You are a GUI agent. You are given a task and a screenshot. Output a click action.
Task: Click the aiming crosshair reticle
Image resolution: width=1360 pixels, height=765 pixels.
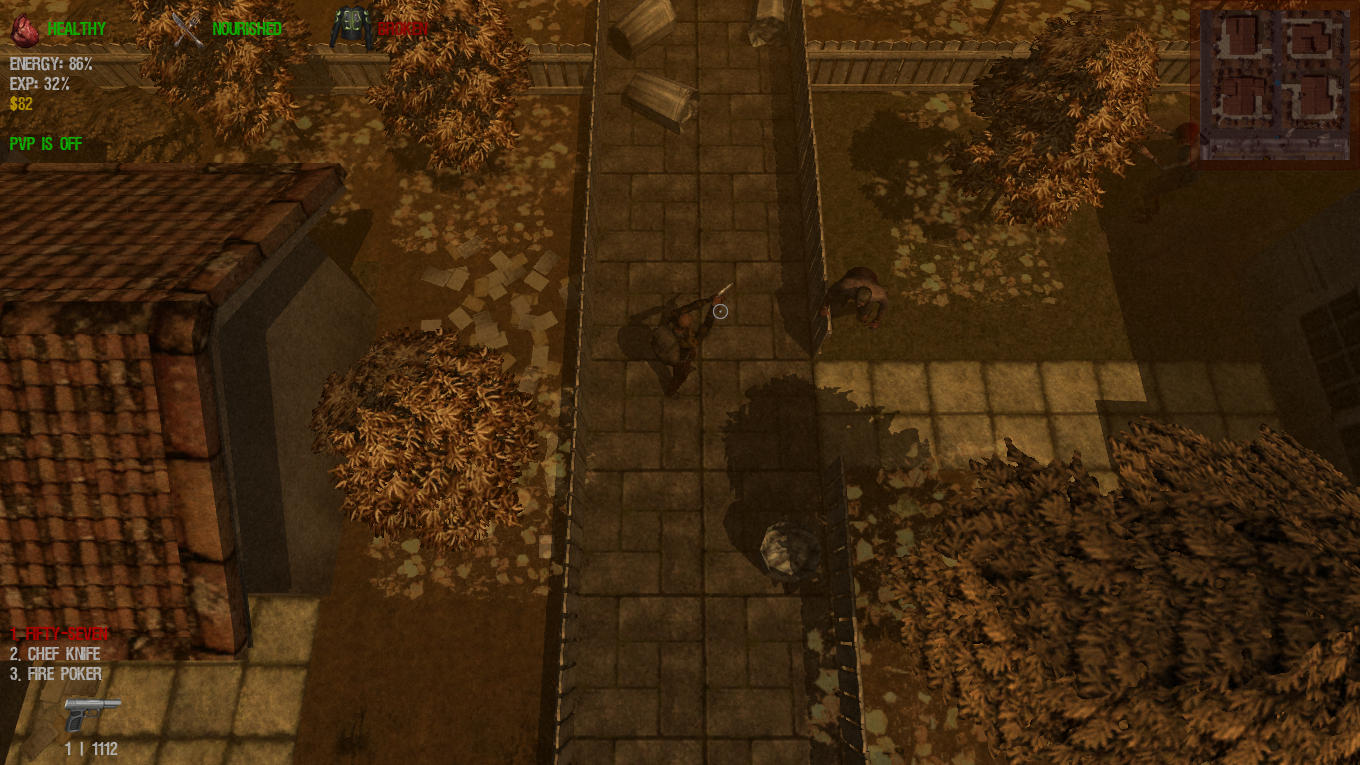pyautogui.click(x=721, y=311)
